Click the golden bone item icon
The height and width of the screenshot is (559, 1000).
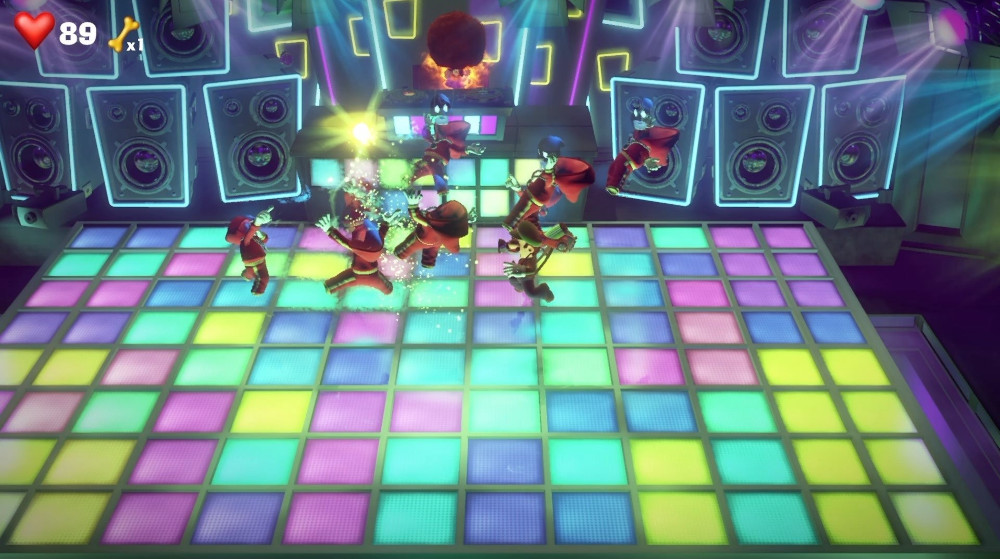pos(124,32)
